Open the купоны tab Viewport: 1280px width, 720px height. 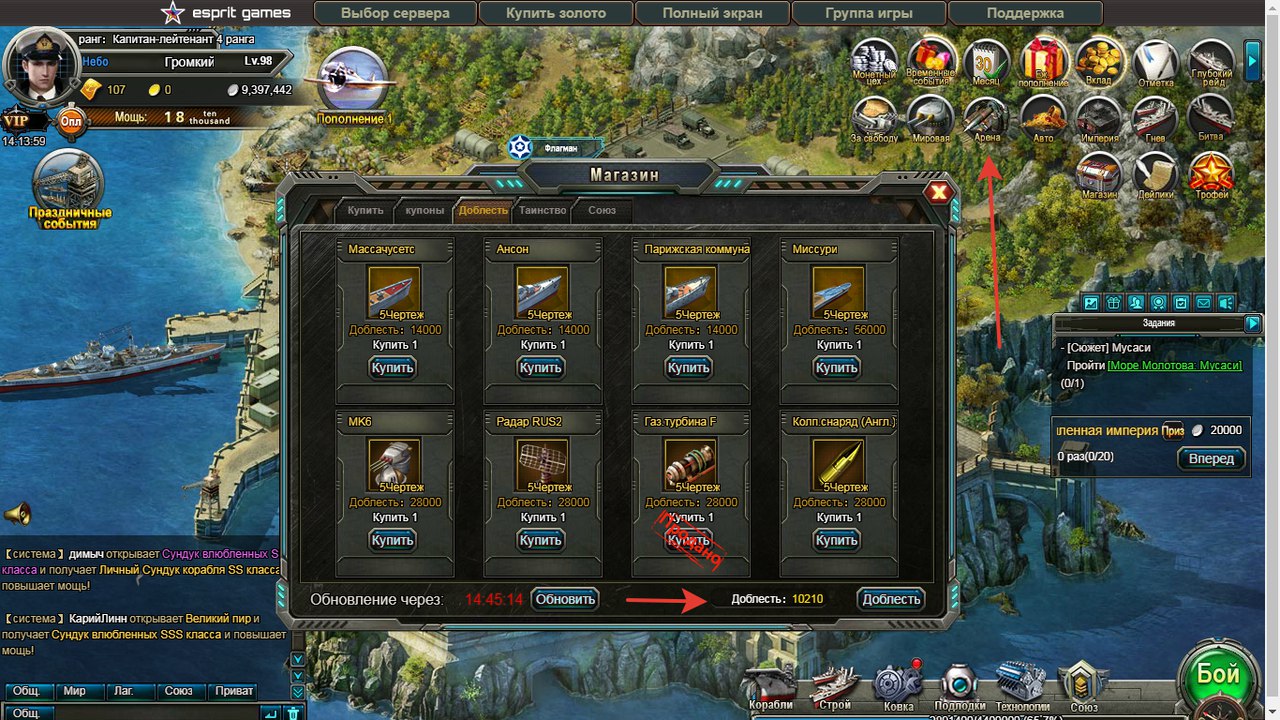[425, 210]
